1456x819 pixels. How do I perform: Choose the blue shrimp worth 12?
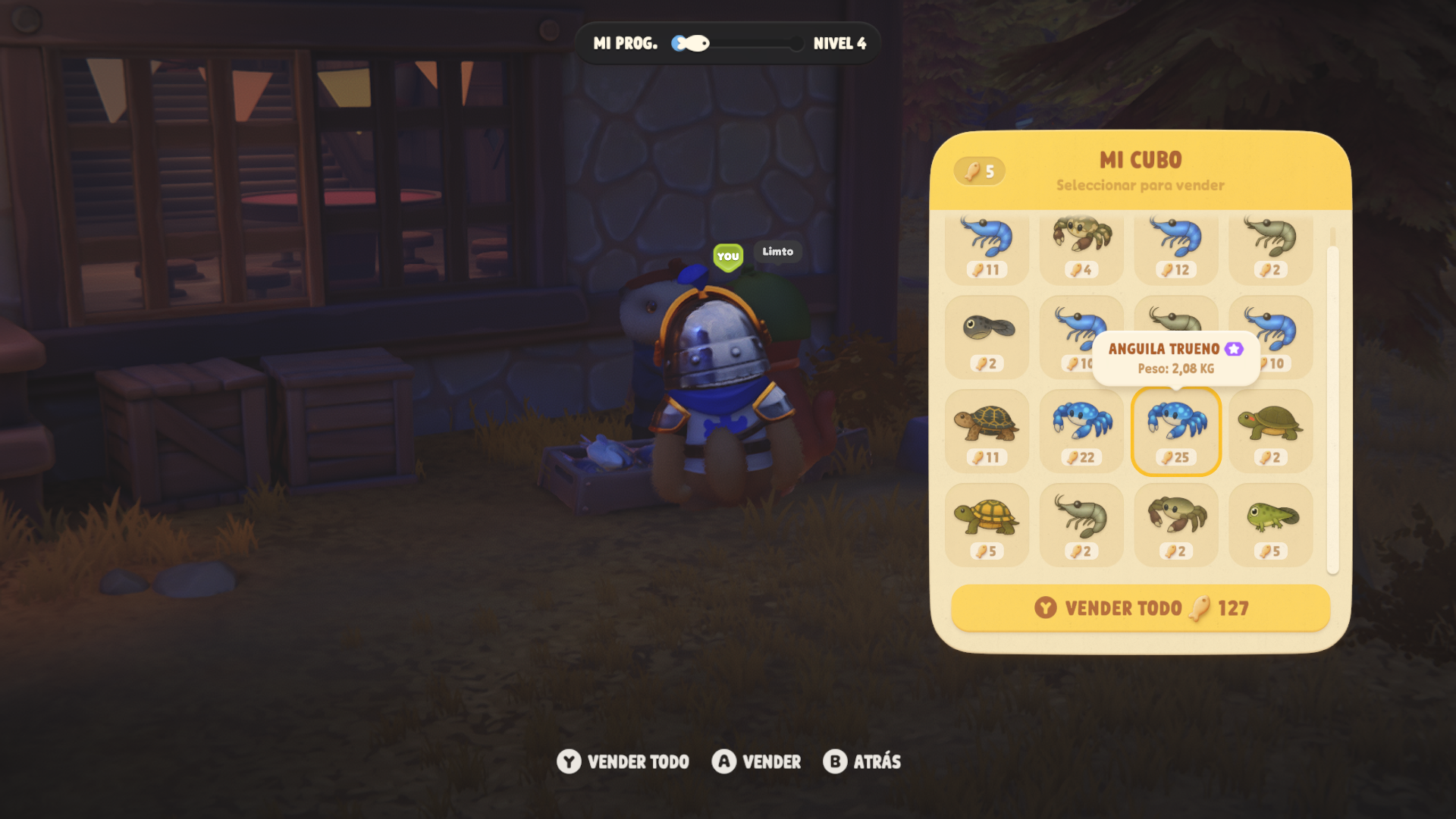pyautogui.click(x=1176, y=246)
